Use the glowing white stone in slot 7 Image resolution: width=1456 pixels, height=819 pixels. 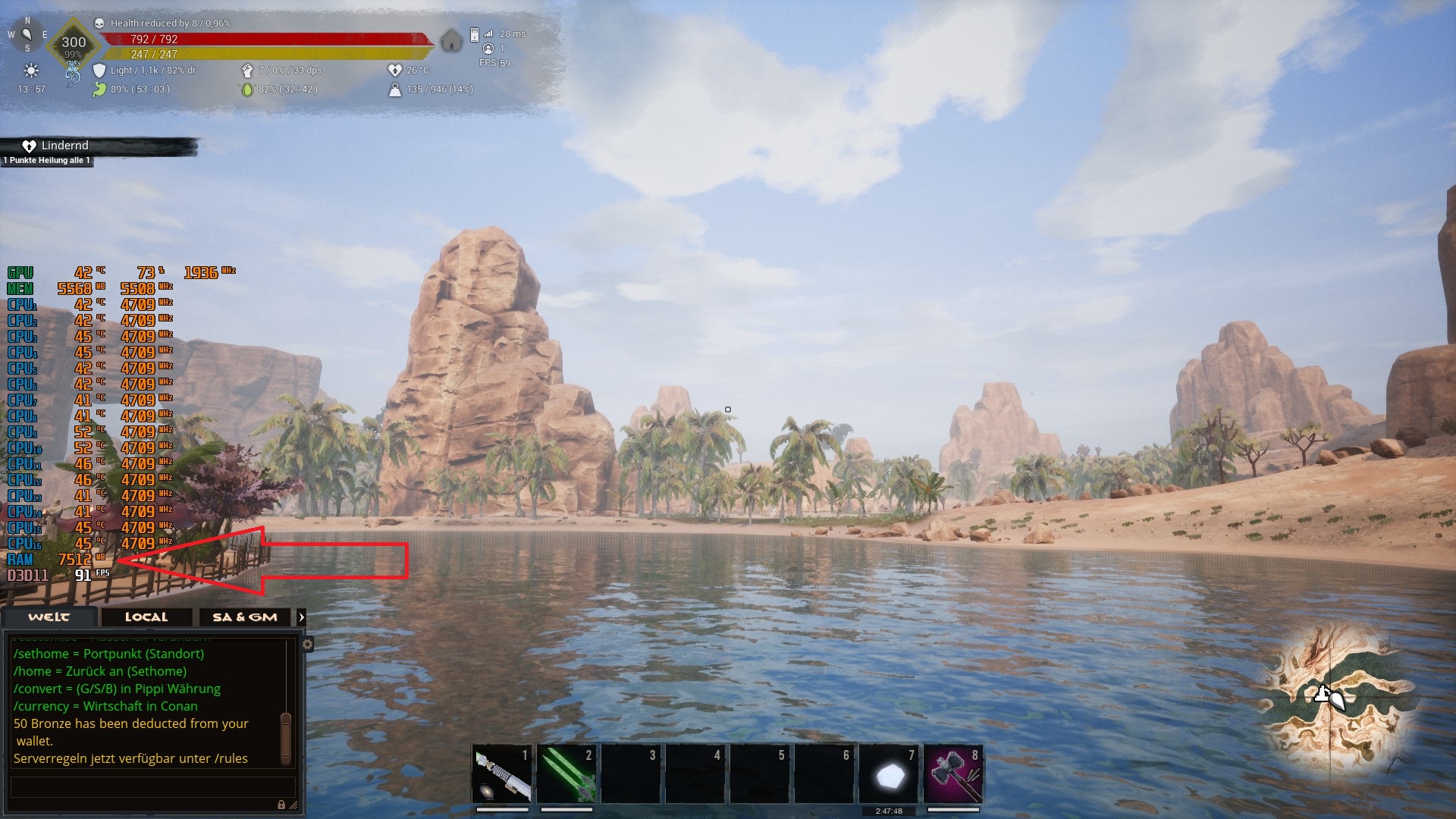(x=889, y=775)
